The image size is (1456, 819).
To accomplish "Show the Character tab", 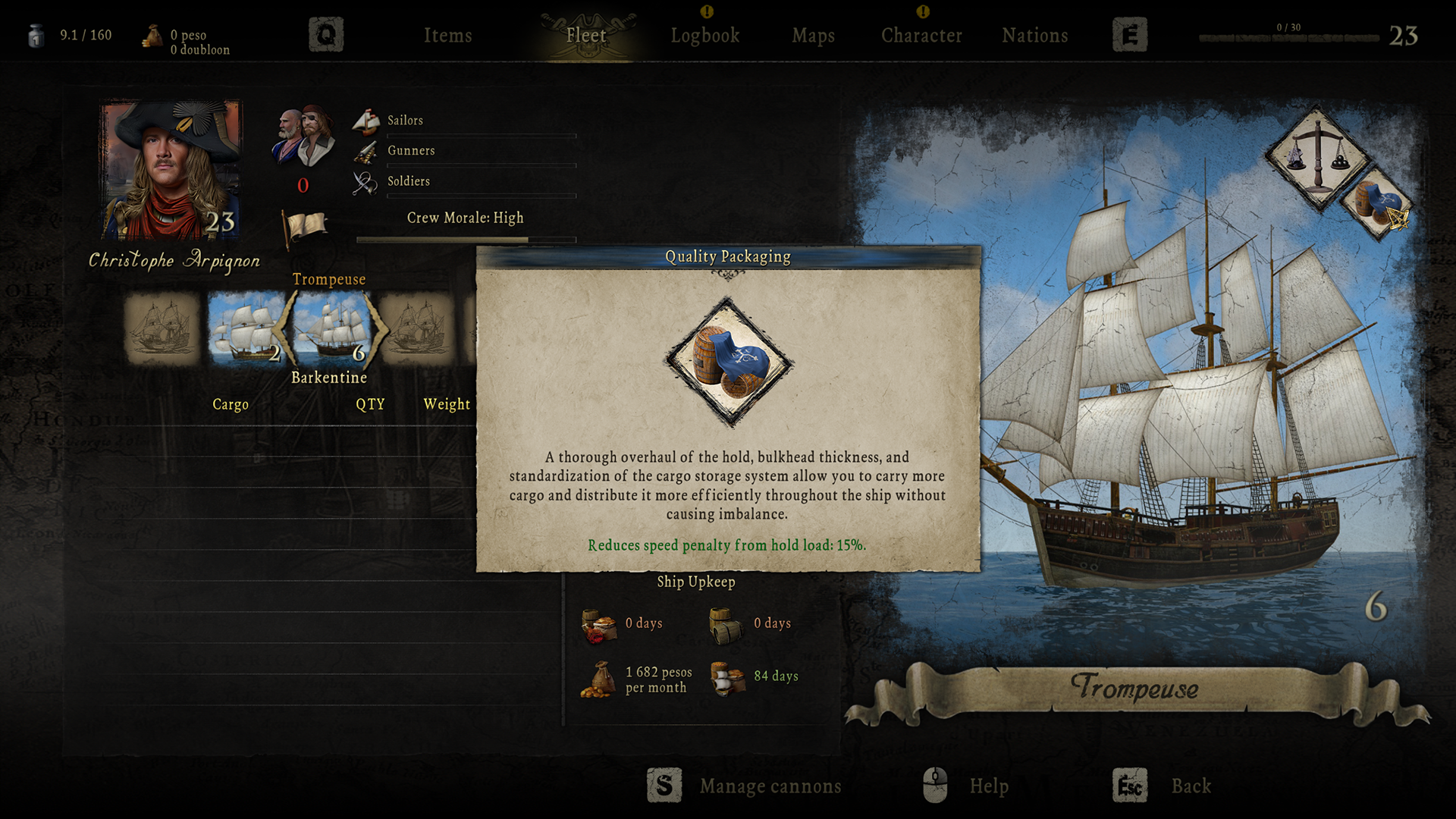I will pos(921,36).
